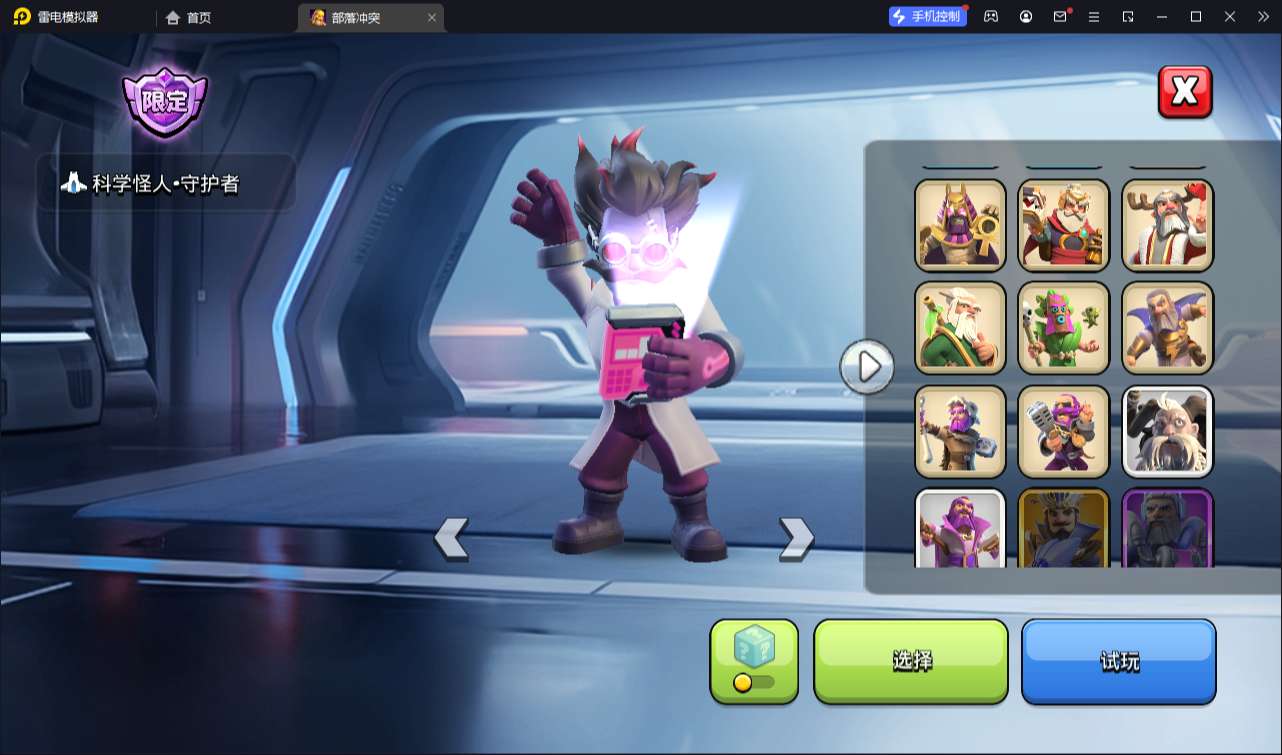The image size is (1282, 755).
Task: Select the green-robed Warden skin
Action: click(960, 328)
